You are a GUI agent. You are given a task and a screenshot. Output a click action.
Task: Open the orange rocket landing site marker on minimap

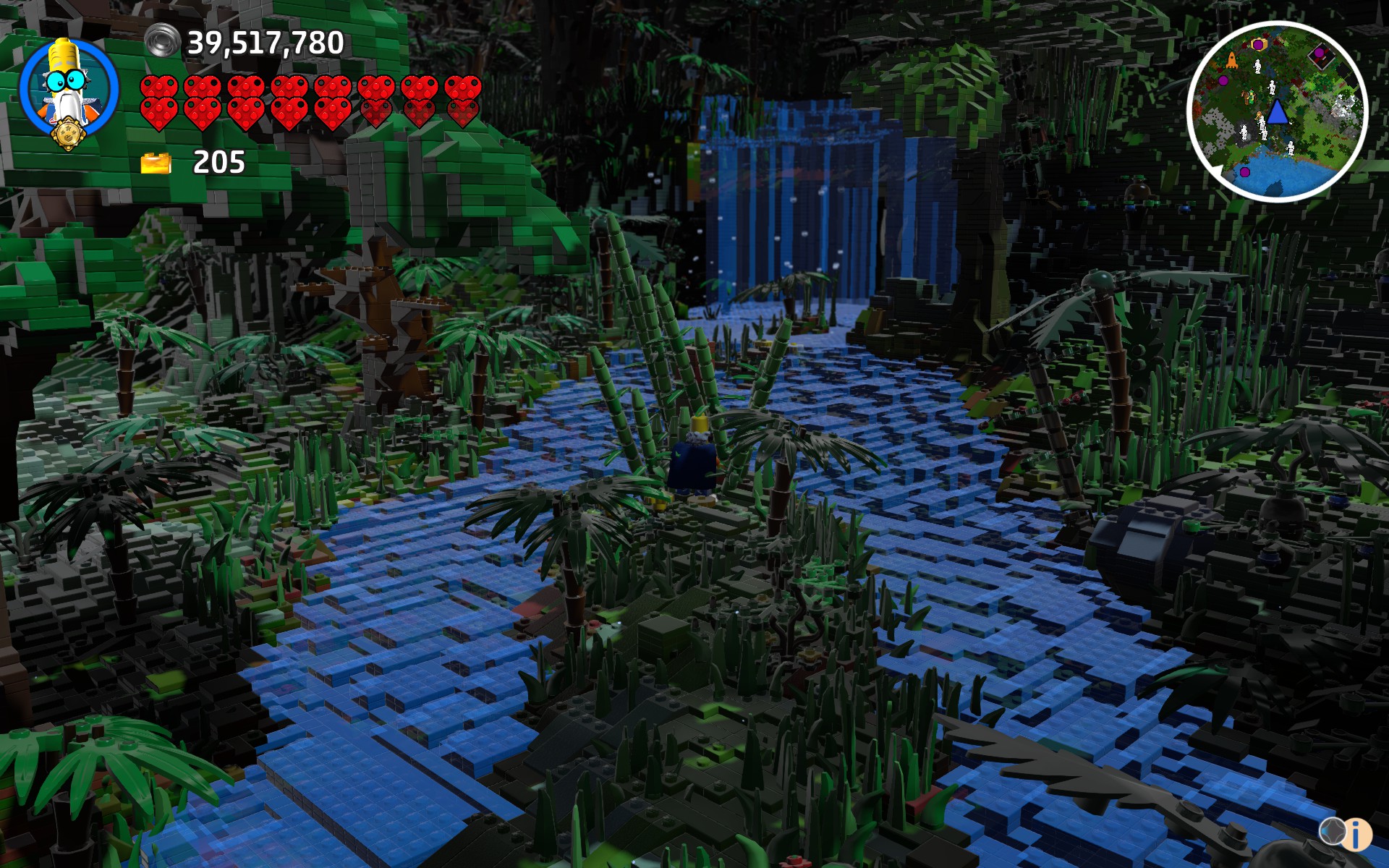(x=1231, y=61)
